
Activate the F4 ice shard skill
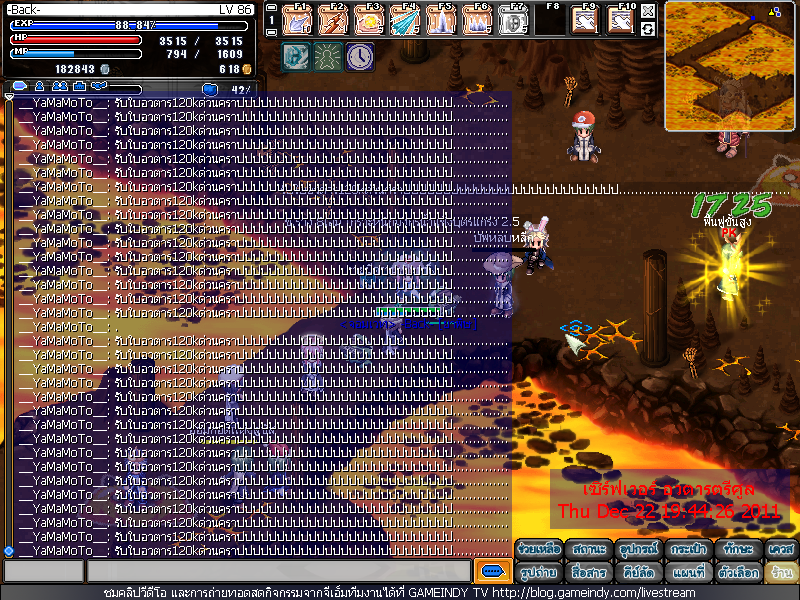point(404,20)
